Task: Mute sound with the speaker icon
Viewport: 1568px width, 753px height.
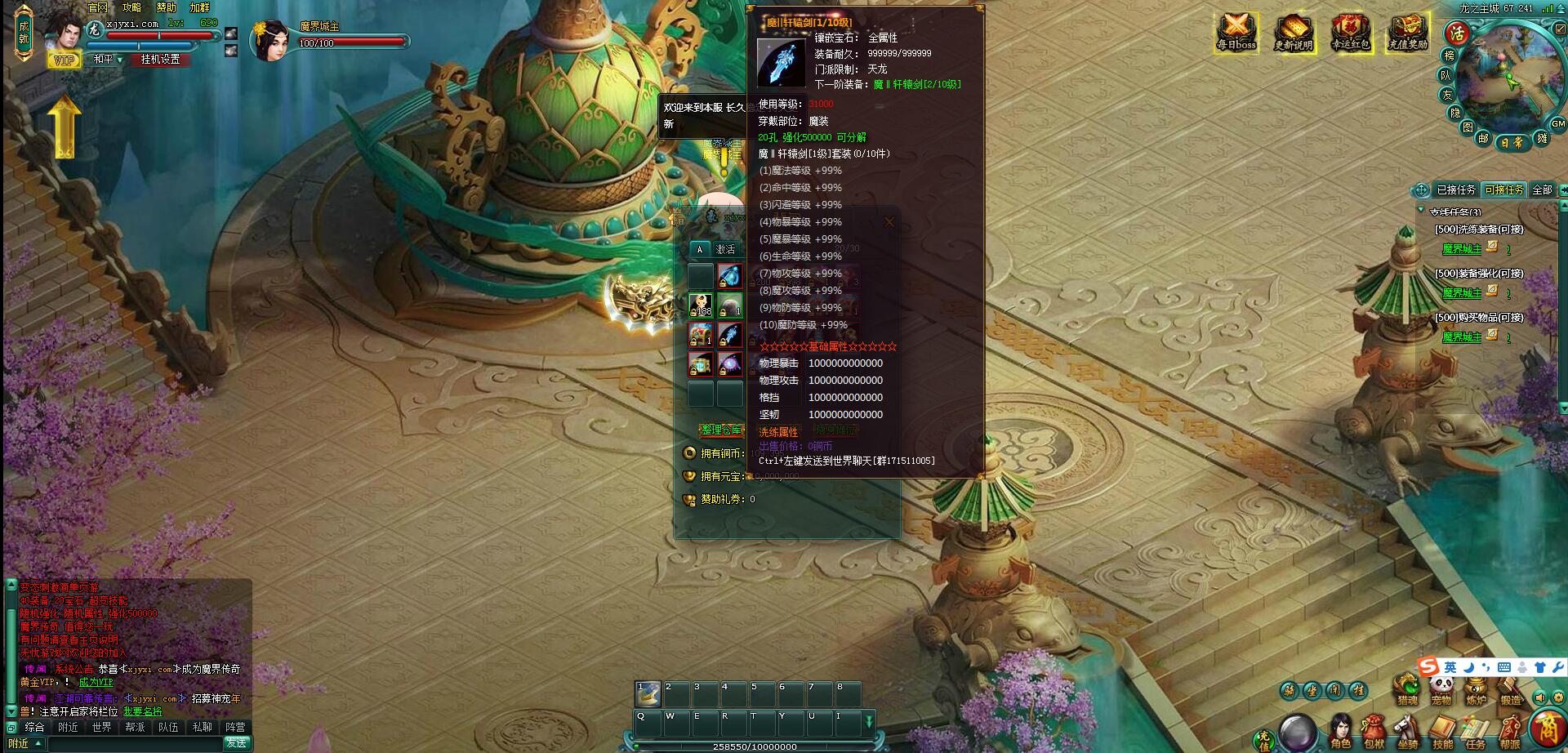Action: click(1539, 698)
